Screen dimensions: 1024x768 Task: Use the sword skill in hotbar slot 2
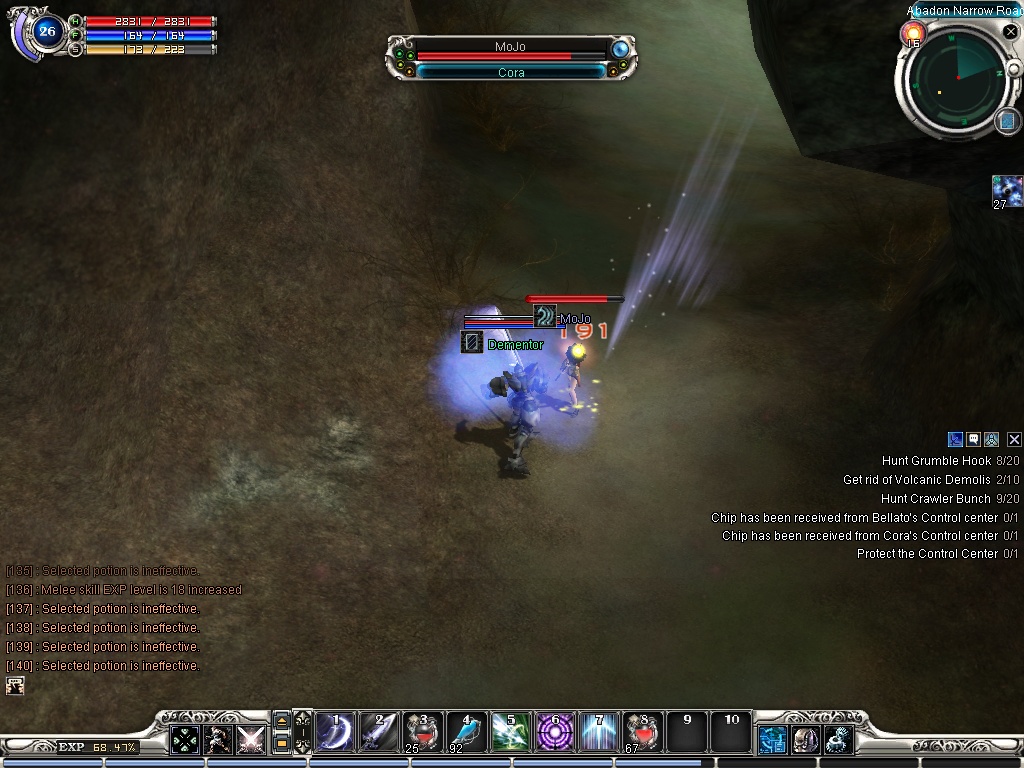tap(380, 732)
